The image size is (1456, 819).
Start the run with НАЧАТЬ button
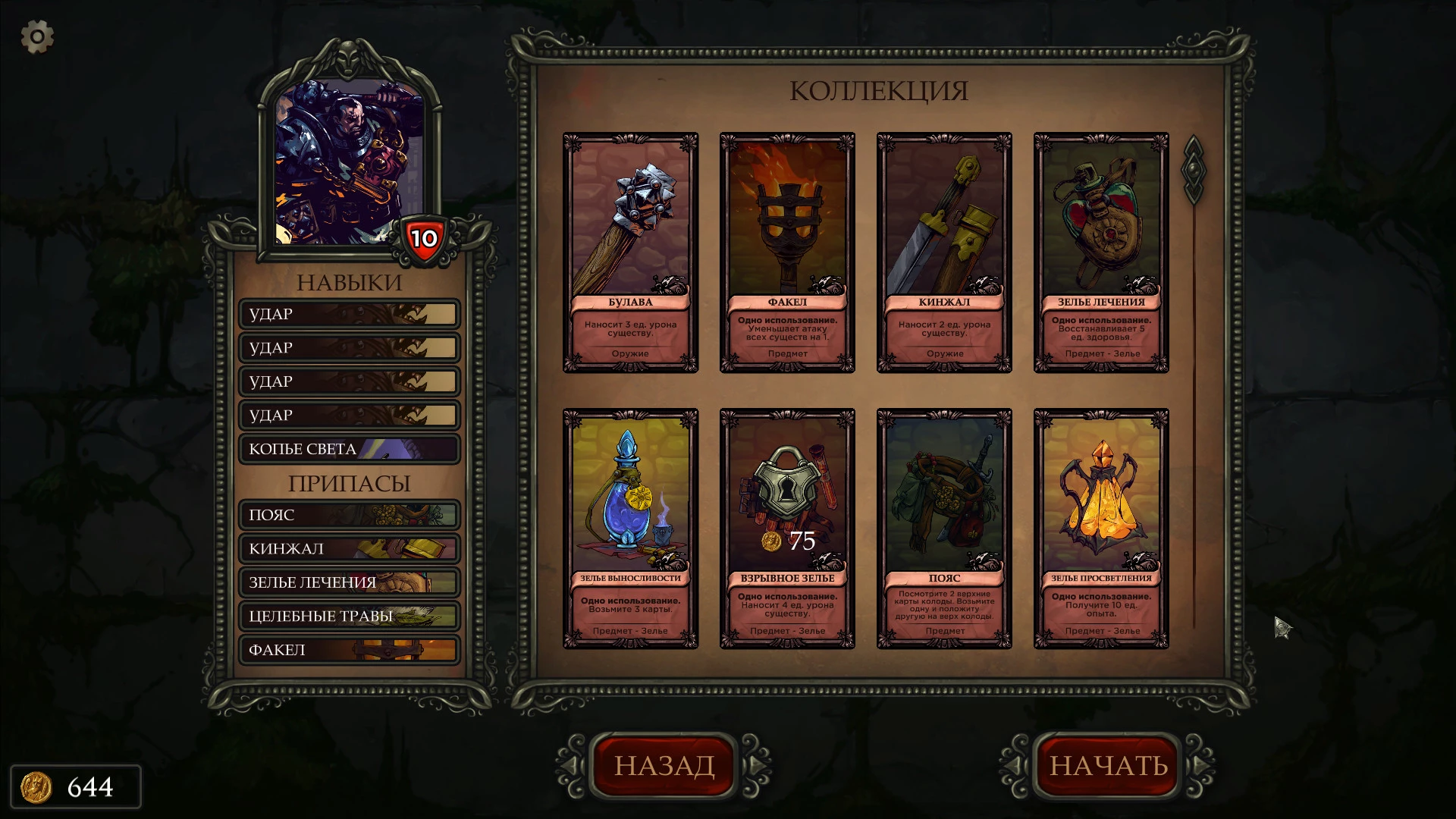(1108, 765)
